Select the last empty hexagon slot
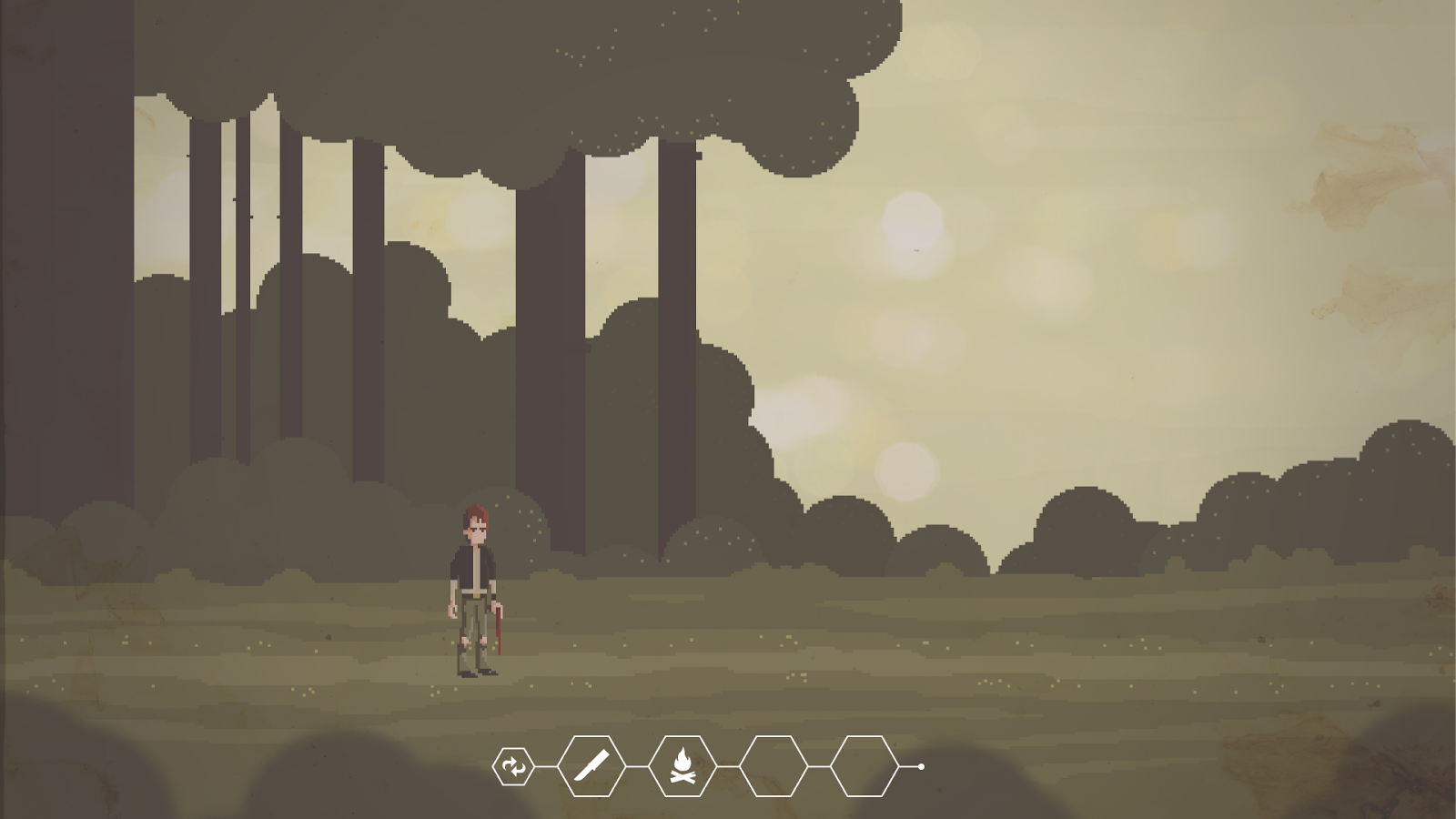This screenshot has height=819, width=1456. pos(863,767)
